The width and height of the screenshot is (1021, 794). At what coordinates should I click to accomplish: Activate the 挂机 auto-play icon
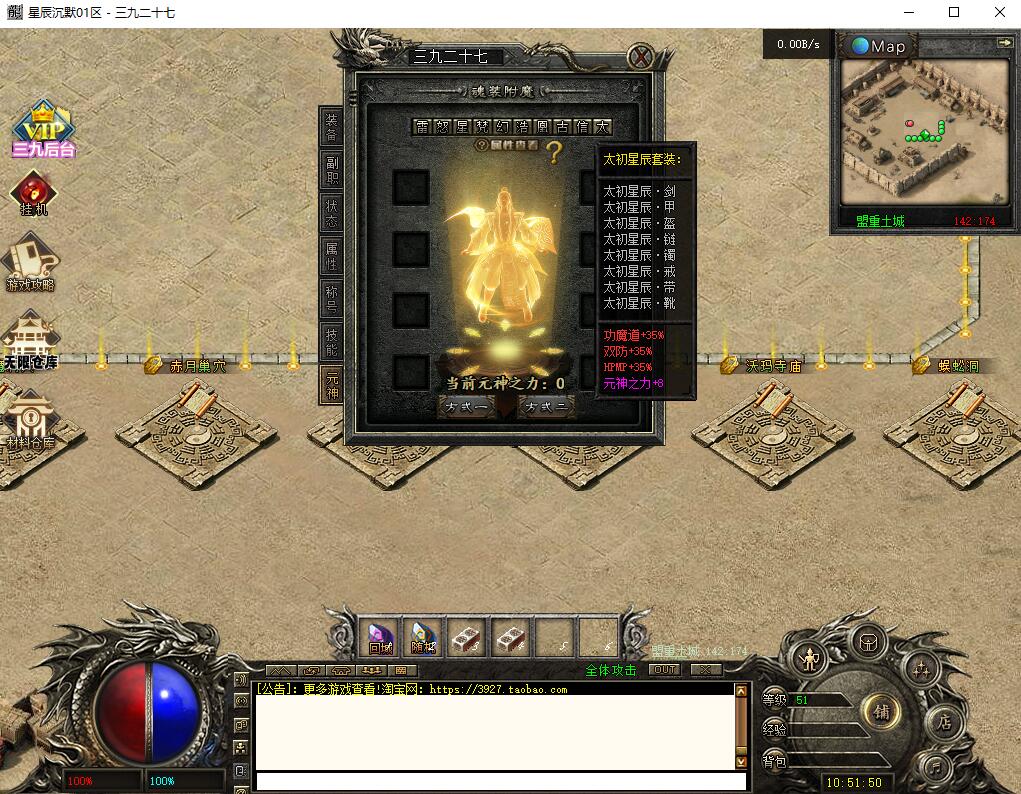(x=34, y=194)
